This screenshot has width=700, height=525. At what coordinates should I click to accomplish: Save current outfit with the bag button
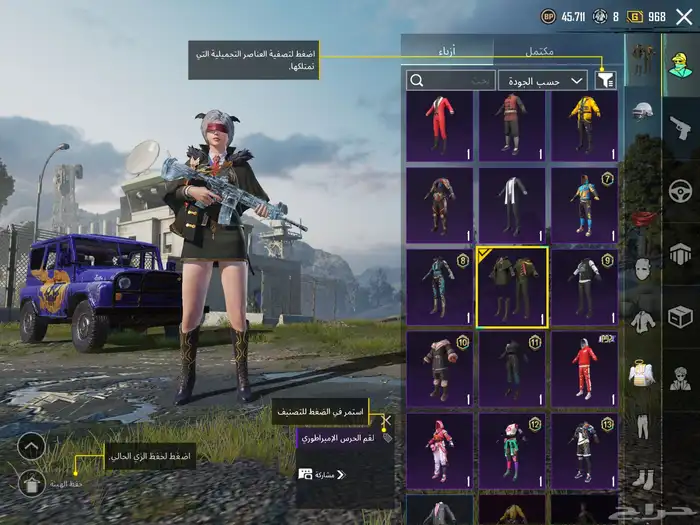coord(31,484)
